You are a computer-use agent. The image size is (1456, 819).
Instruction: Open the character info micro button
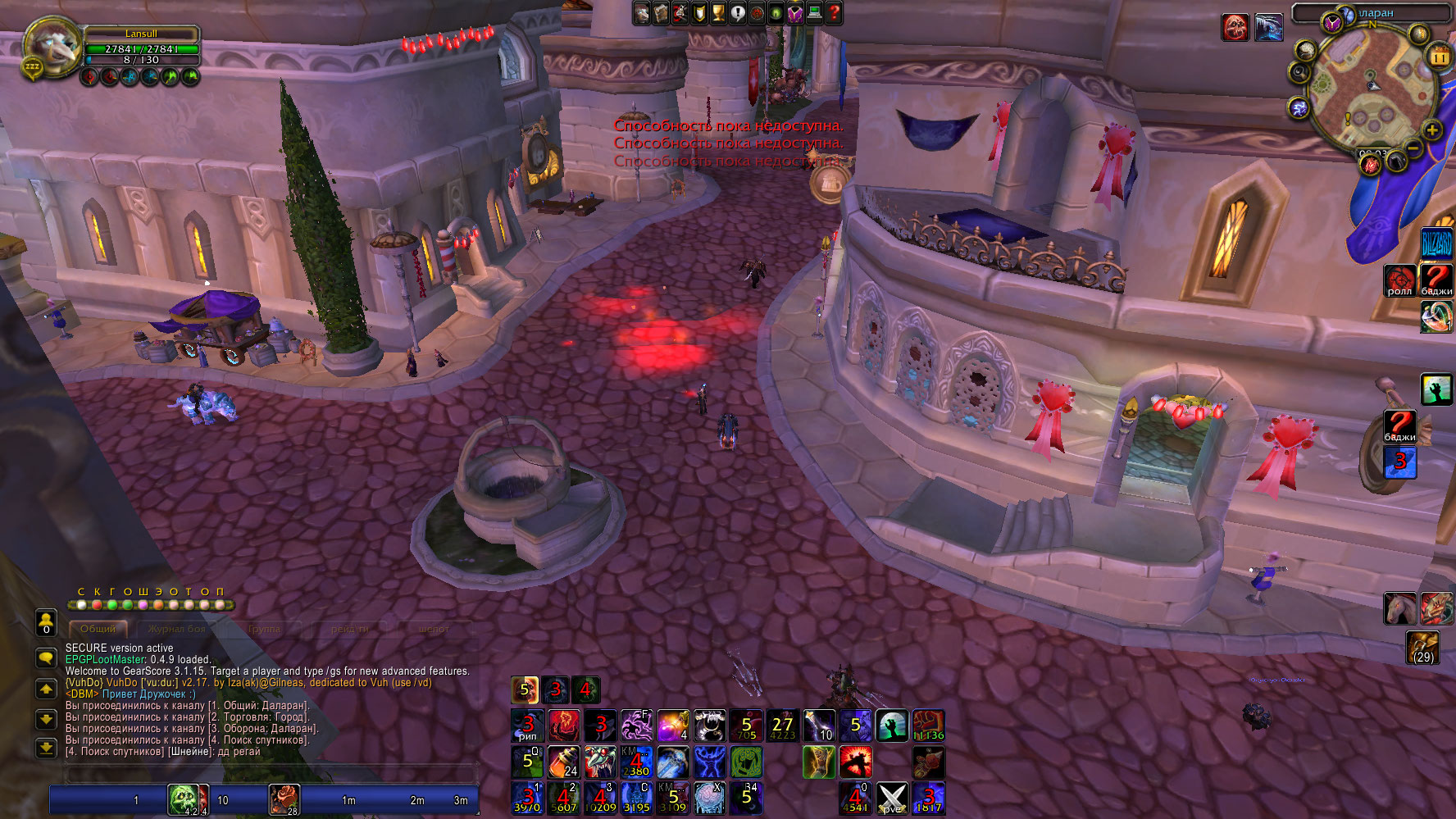pos(642,13)
